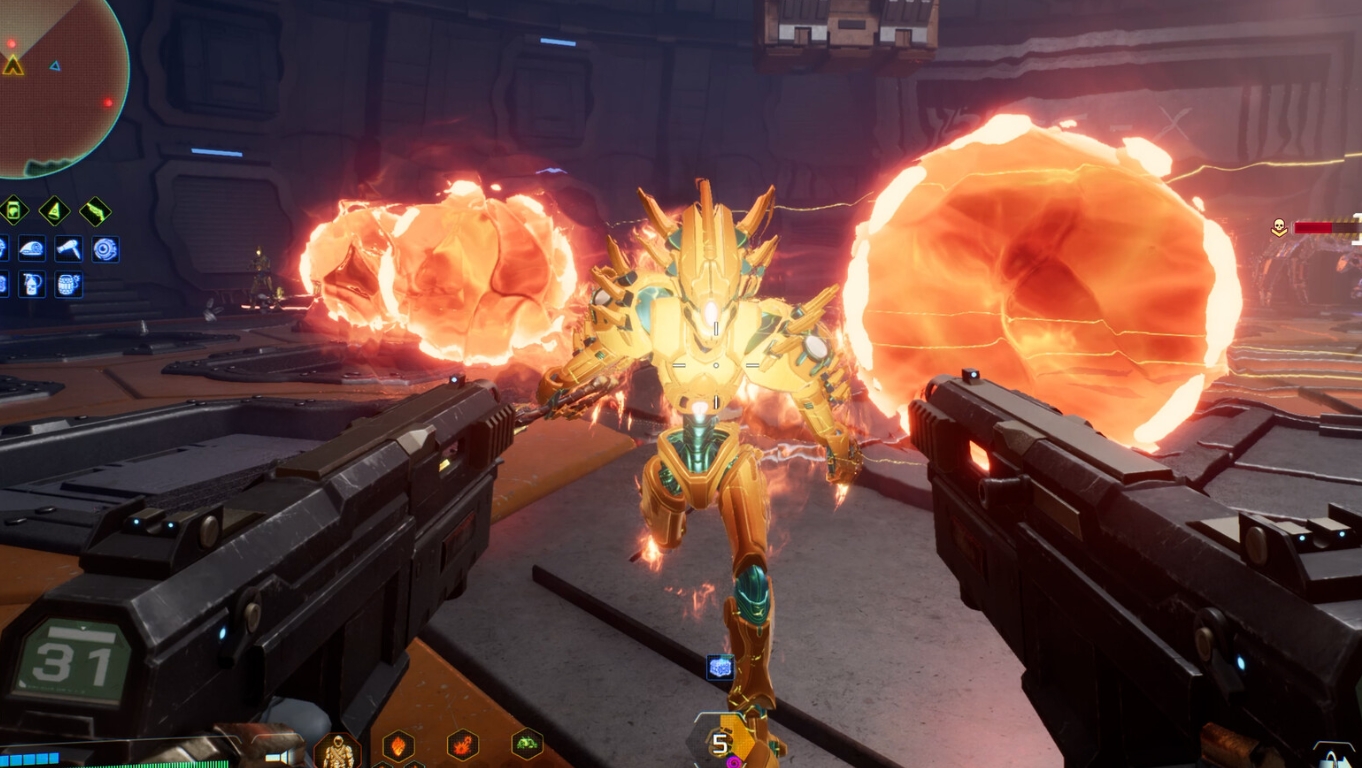Click the padlock icon in the corner

1333,757
